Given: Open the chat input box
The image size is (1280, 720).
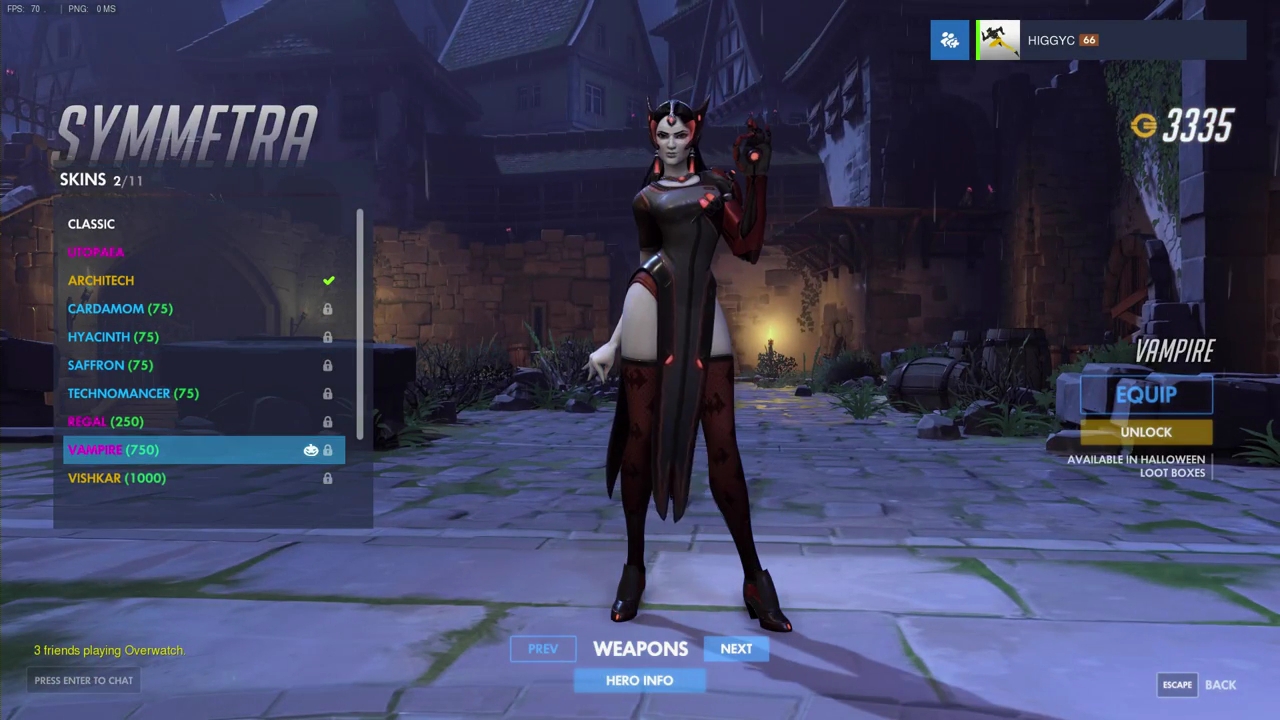Looking at the screenshot, I should pos(84,681).
